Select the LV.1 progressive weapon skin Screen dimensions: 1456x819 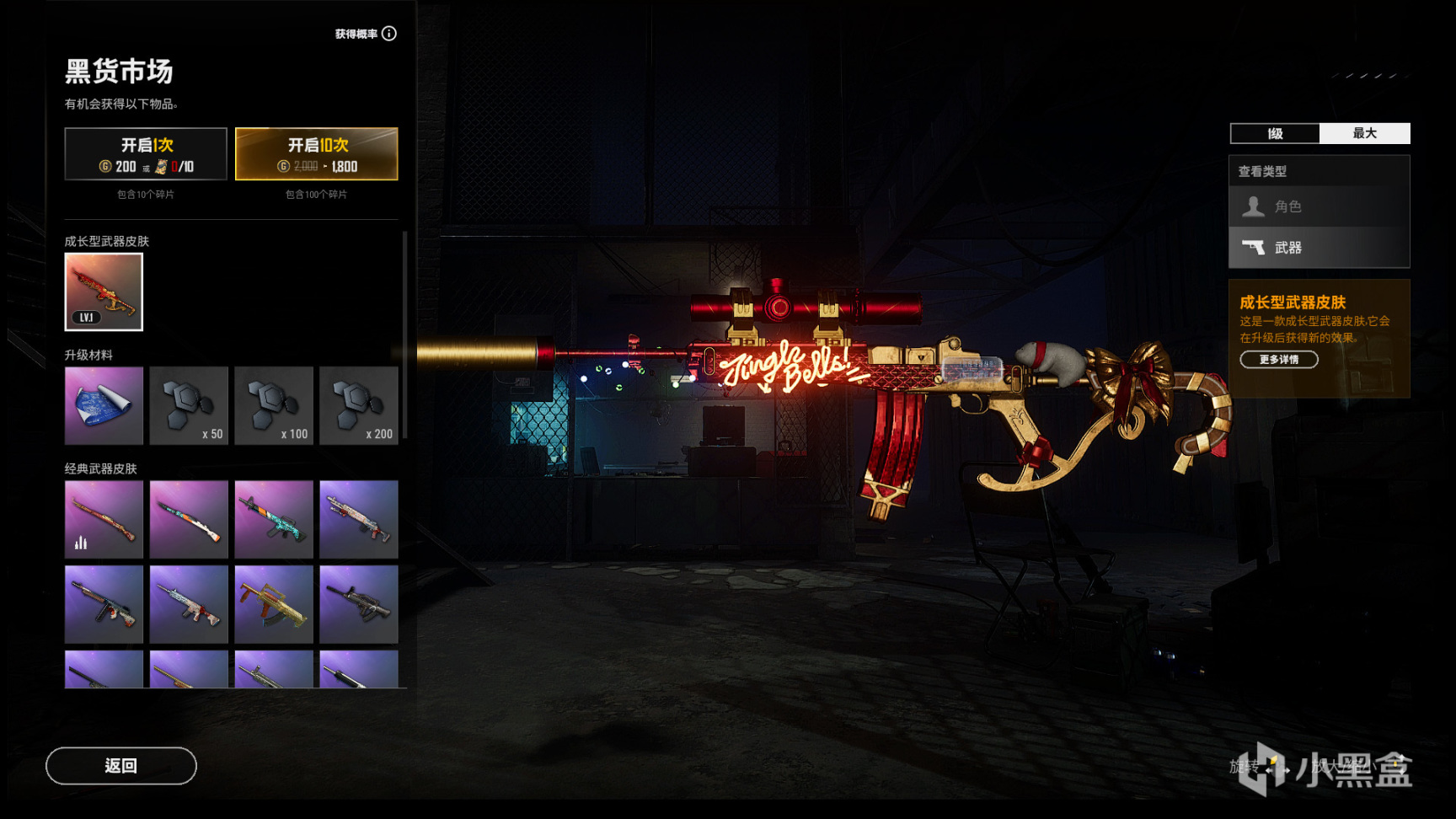[x=104, y=292]
